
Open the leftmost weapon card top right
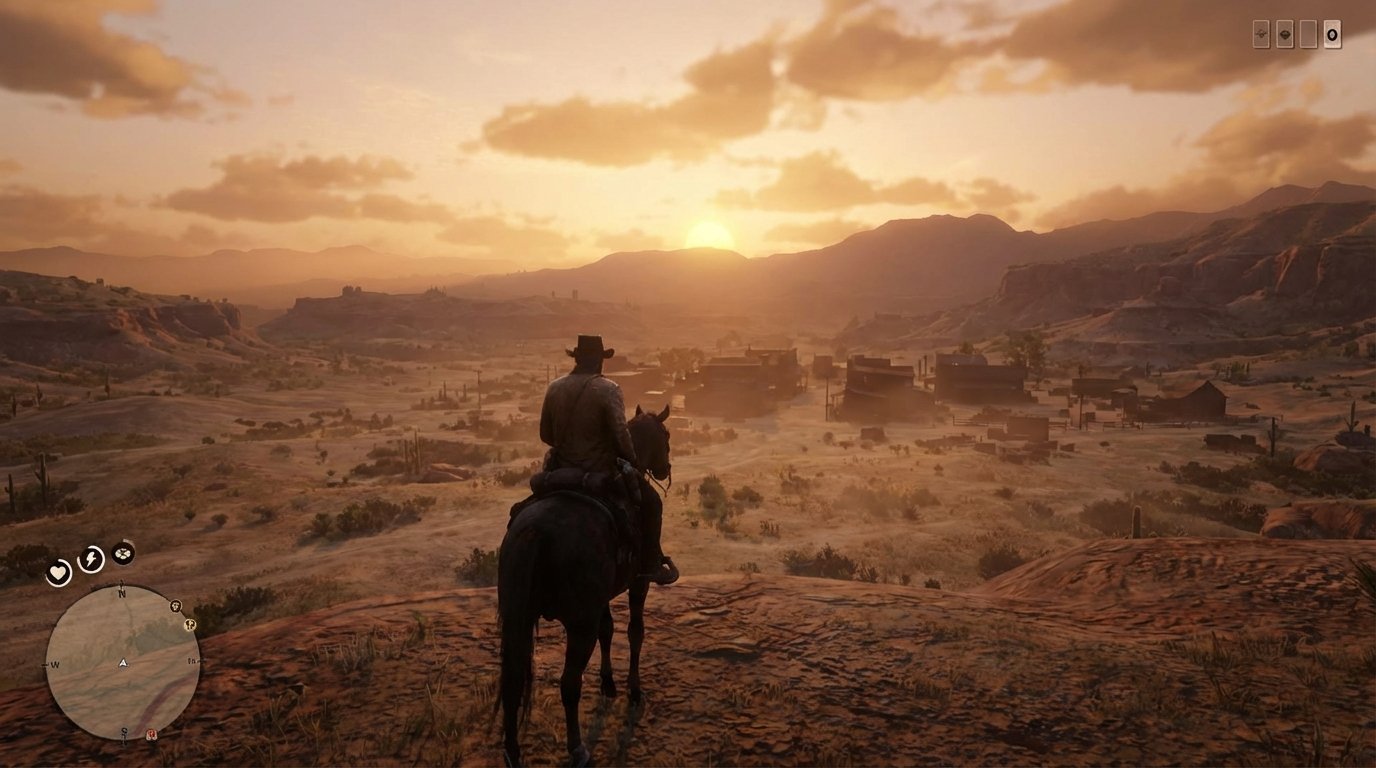tap(1261, 33)
